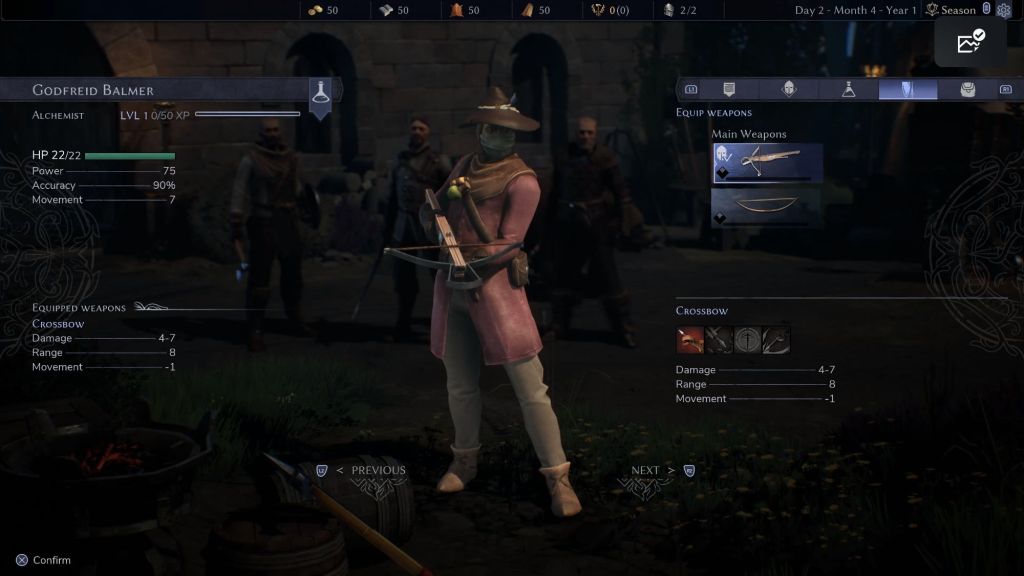1024x576 pixels.
Task: Select the crossbow in Main Weapons
Action: point(767,162)
